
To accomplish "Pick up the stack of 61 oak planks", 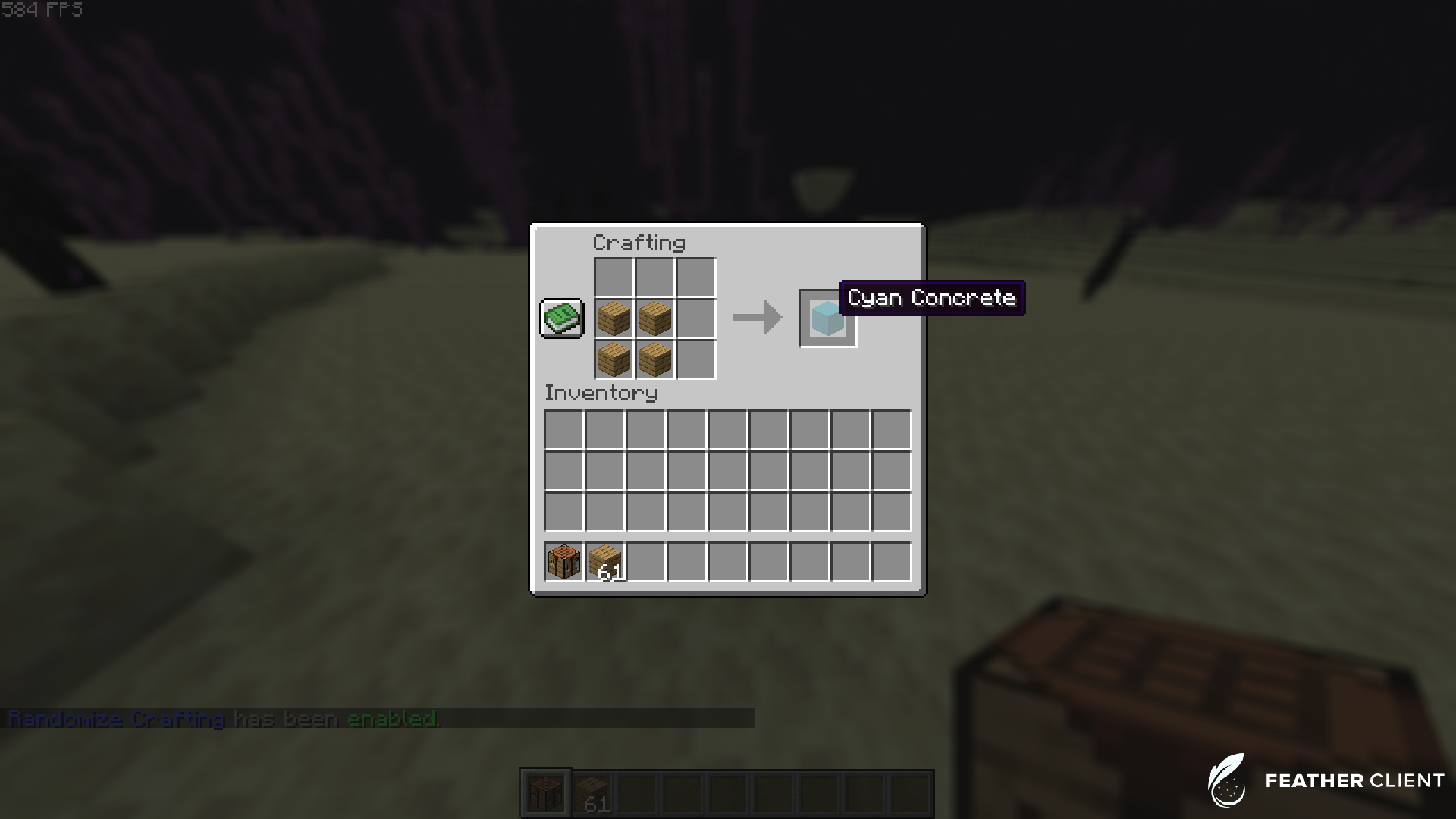I will pos(604,562).
